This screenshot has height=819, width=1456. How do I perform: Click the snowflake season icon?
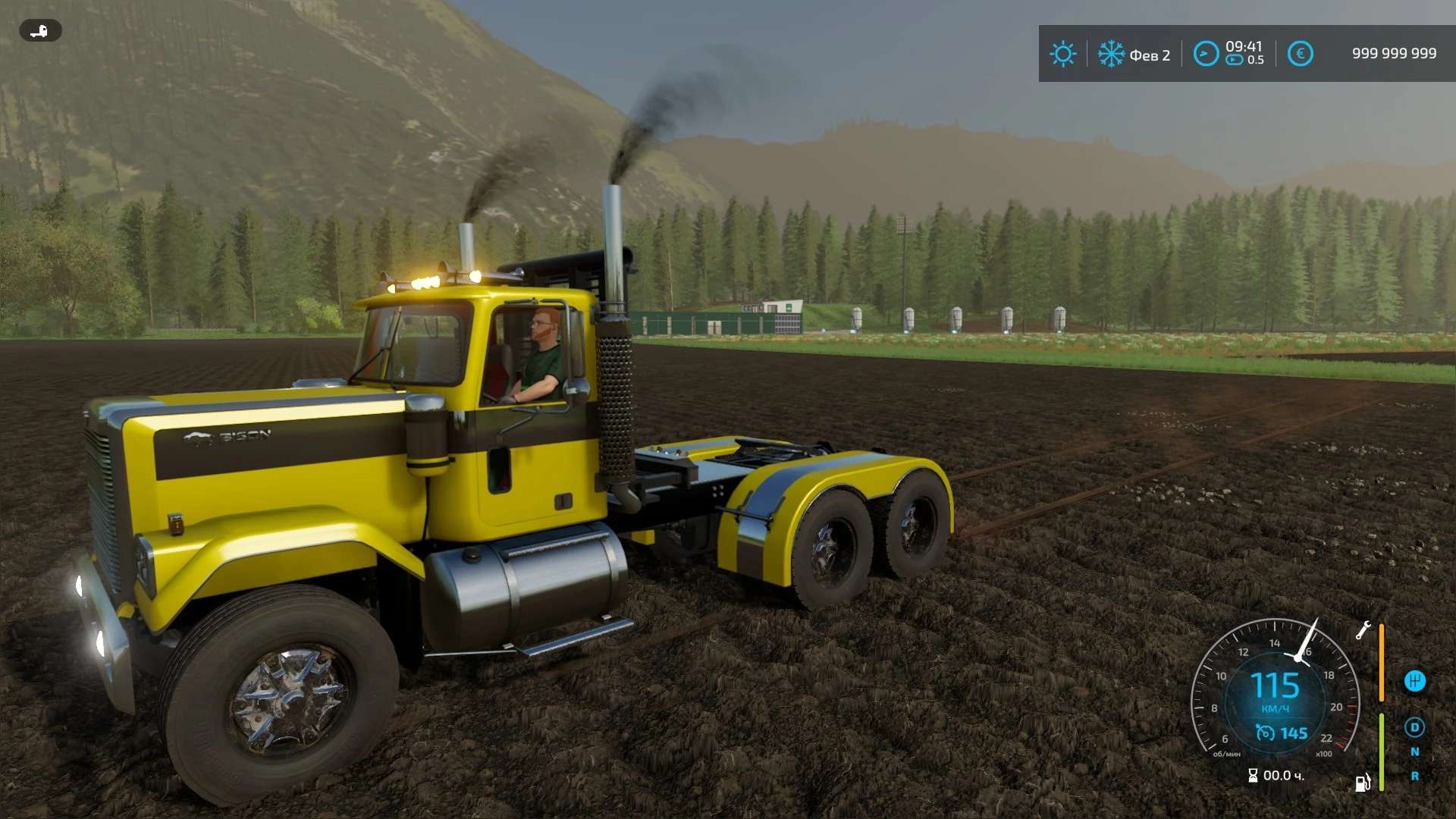[x=1111, y=54]
